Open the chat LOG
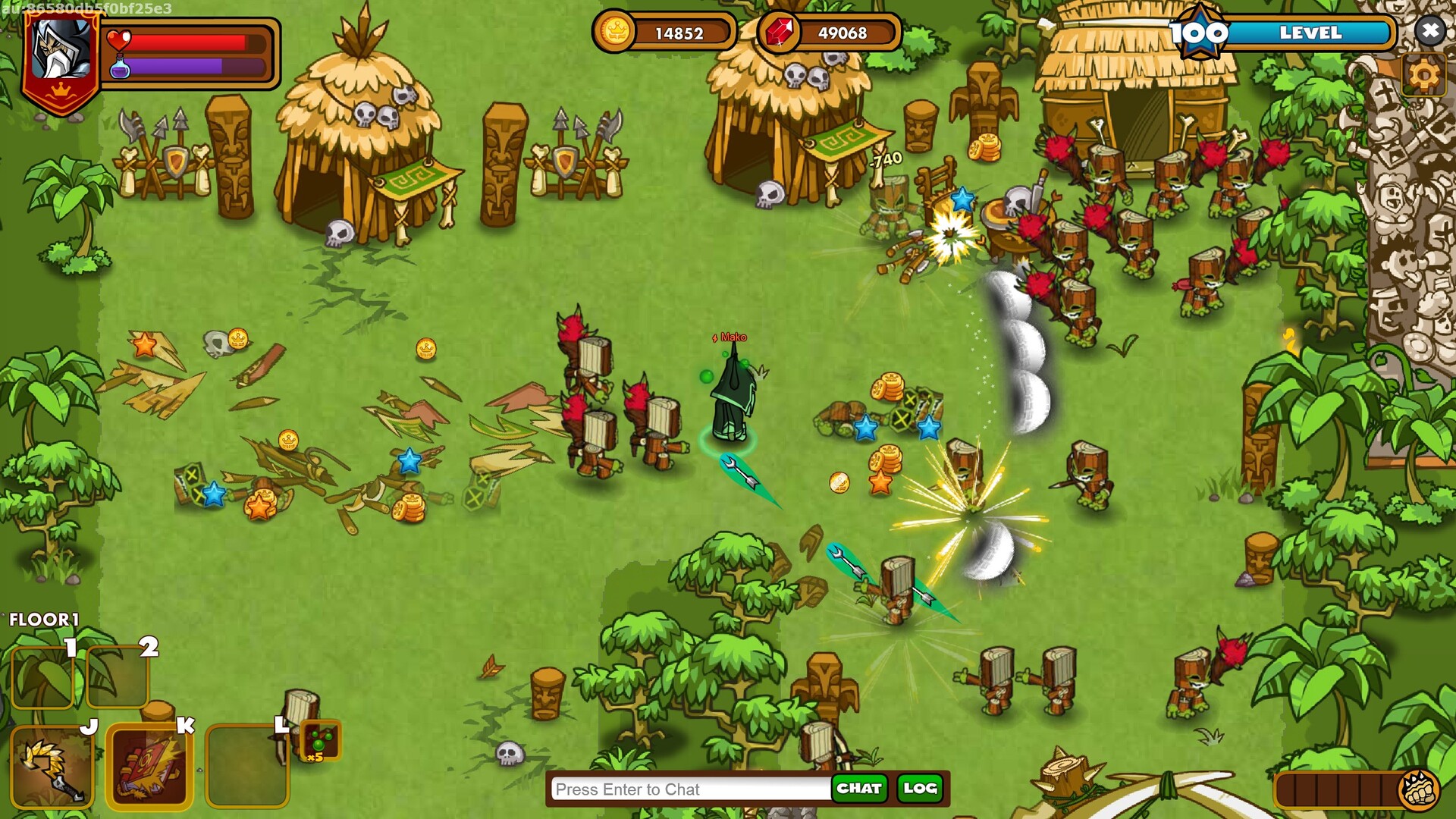Viewport: 1456px width, 819px height. pyautogui.click(x=920, y=789)
